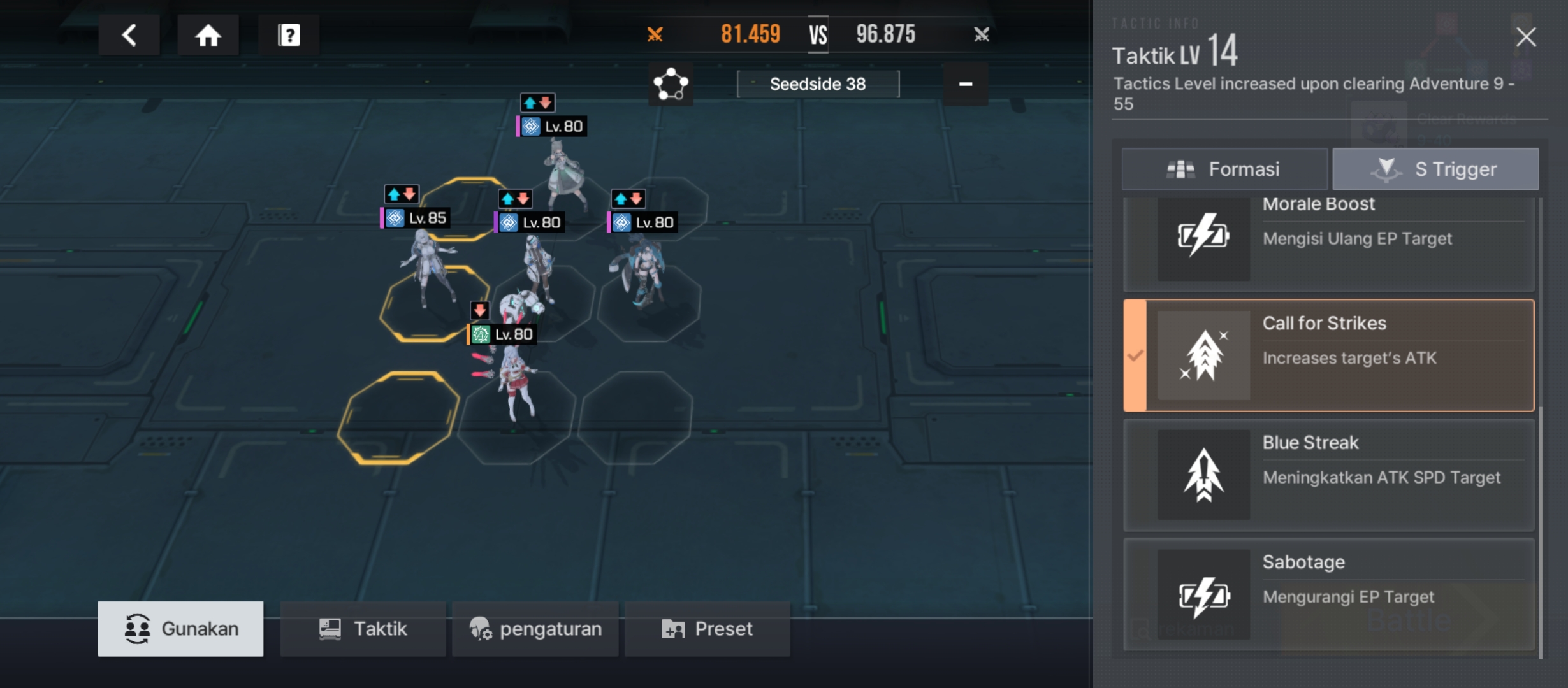Select the Call for Strikes trigger
The height and width of the screenshot is (688, 1568).
click(1329, 355)
